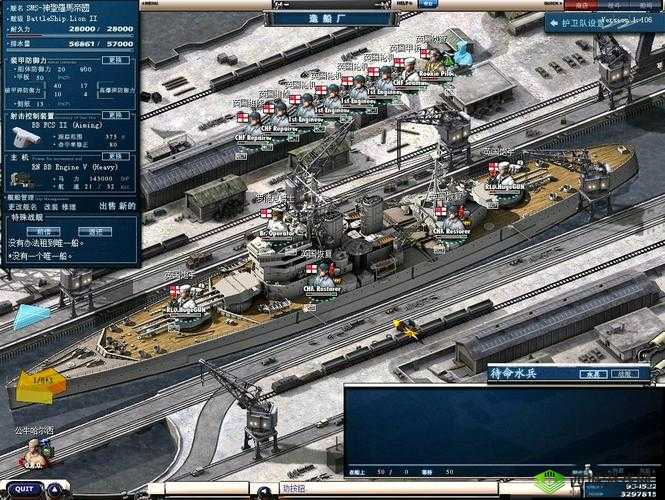
Task: Click the round arrow button beside QUIT
Action: 52,489
